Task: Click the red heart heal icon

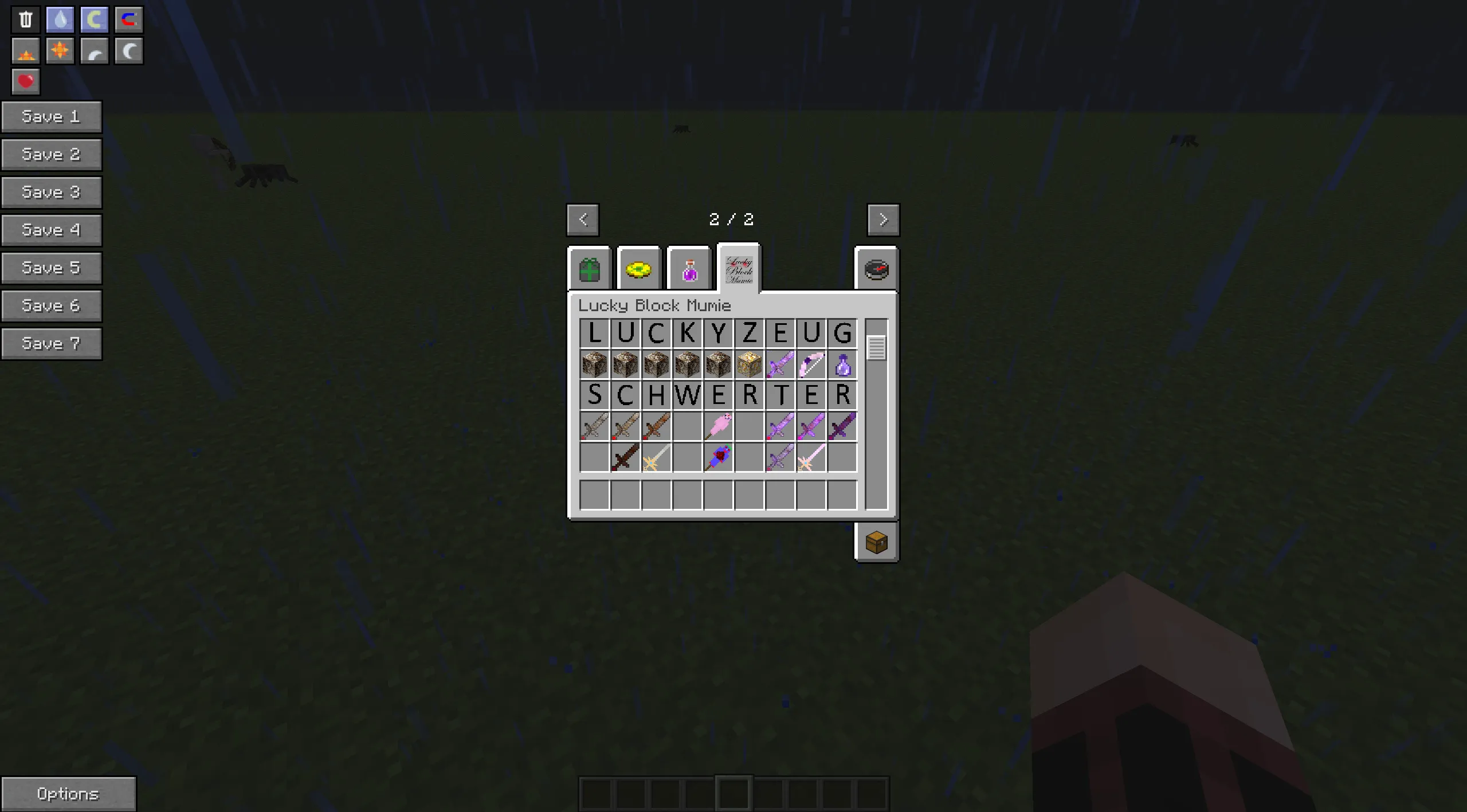Action: [x=25, y=81]
